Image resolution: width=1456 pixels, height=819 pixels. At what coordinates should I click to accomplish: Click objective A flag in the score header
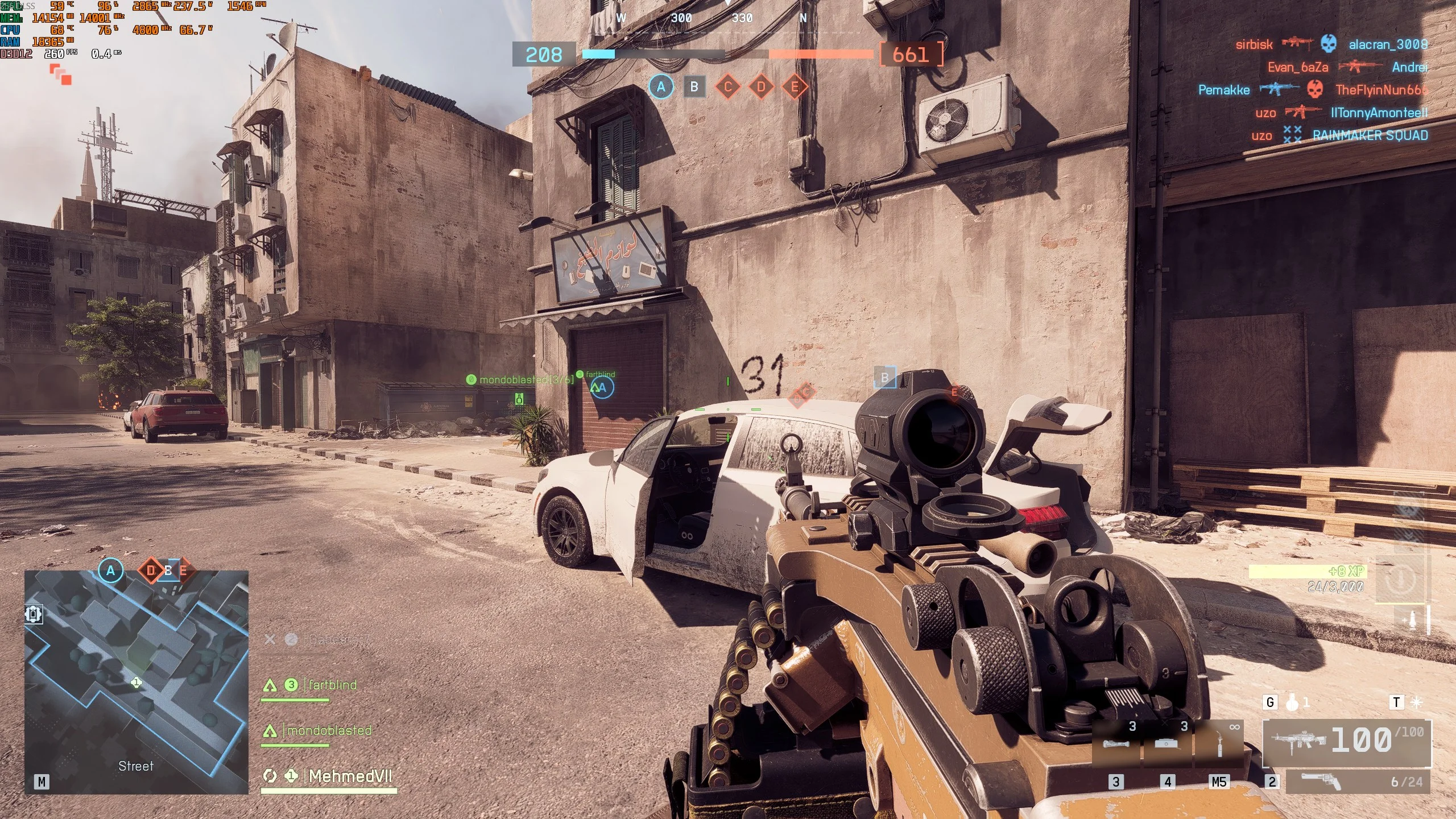pyautogui.click(x=661, y=87)
